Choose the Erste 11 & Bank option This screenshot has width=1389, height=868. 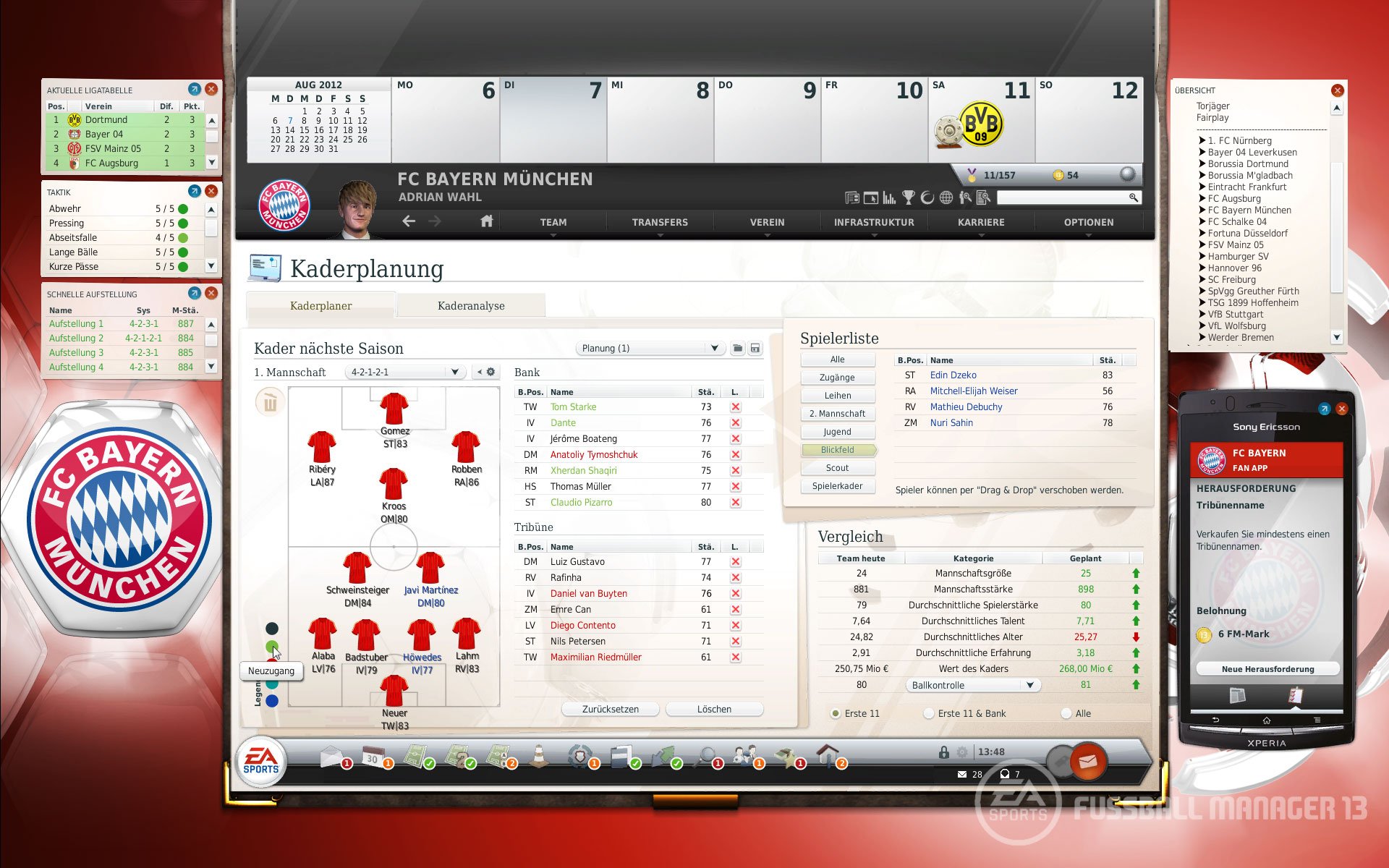[x=928, y=713]
